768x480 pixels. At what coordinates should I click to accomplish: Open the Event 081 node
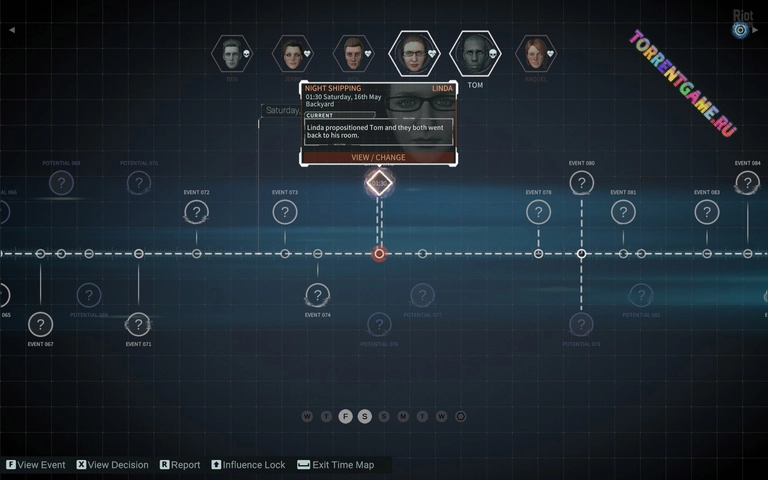[623, 212]
